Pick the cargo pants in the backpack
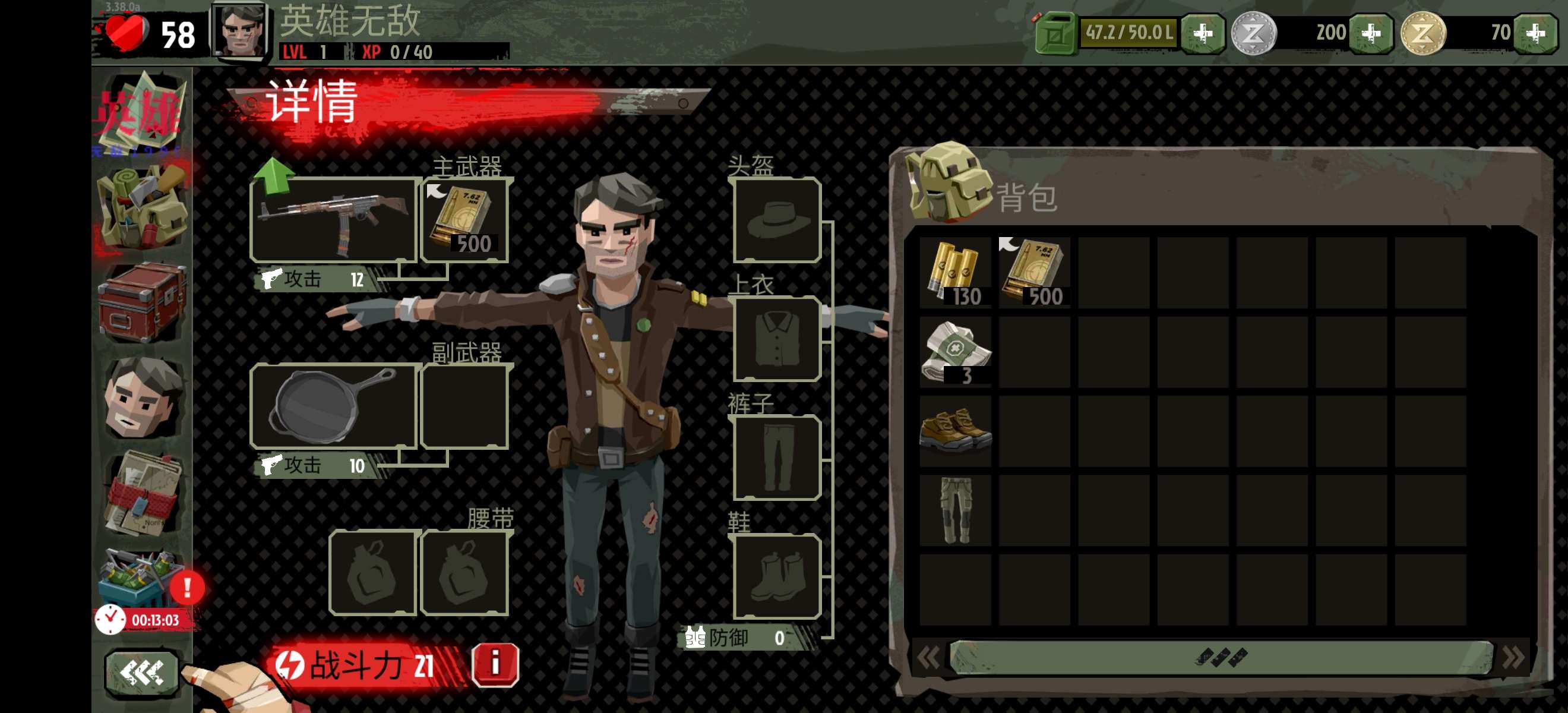 click(x=955, y=510)
